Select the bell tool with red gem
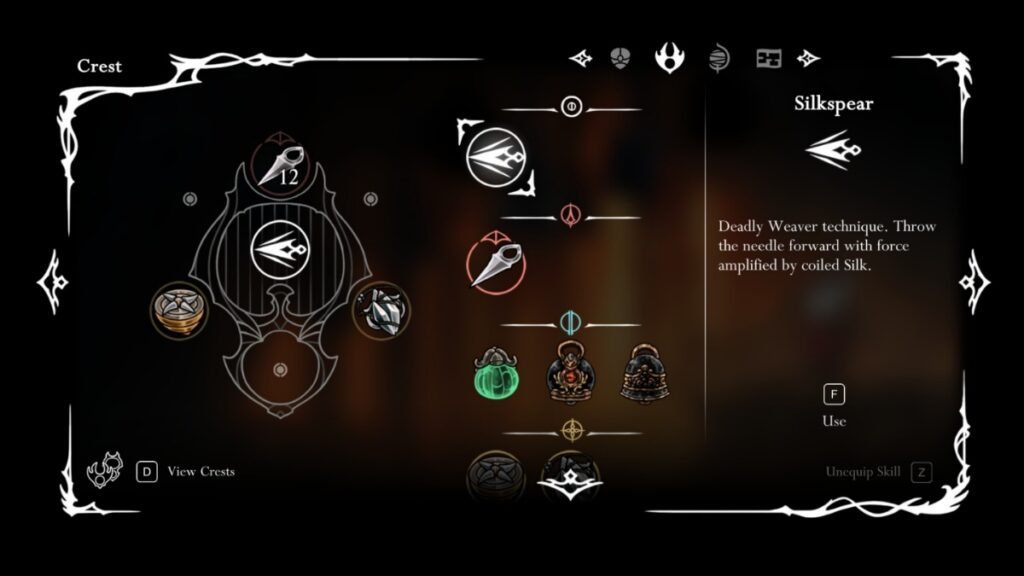Screen dimensions: 1024x576 (x=569, y=373)
